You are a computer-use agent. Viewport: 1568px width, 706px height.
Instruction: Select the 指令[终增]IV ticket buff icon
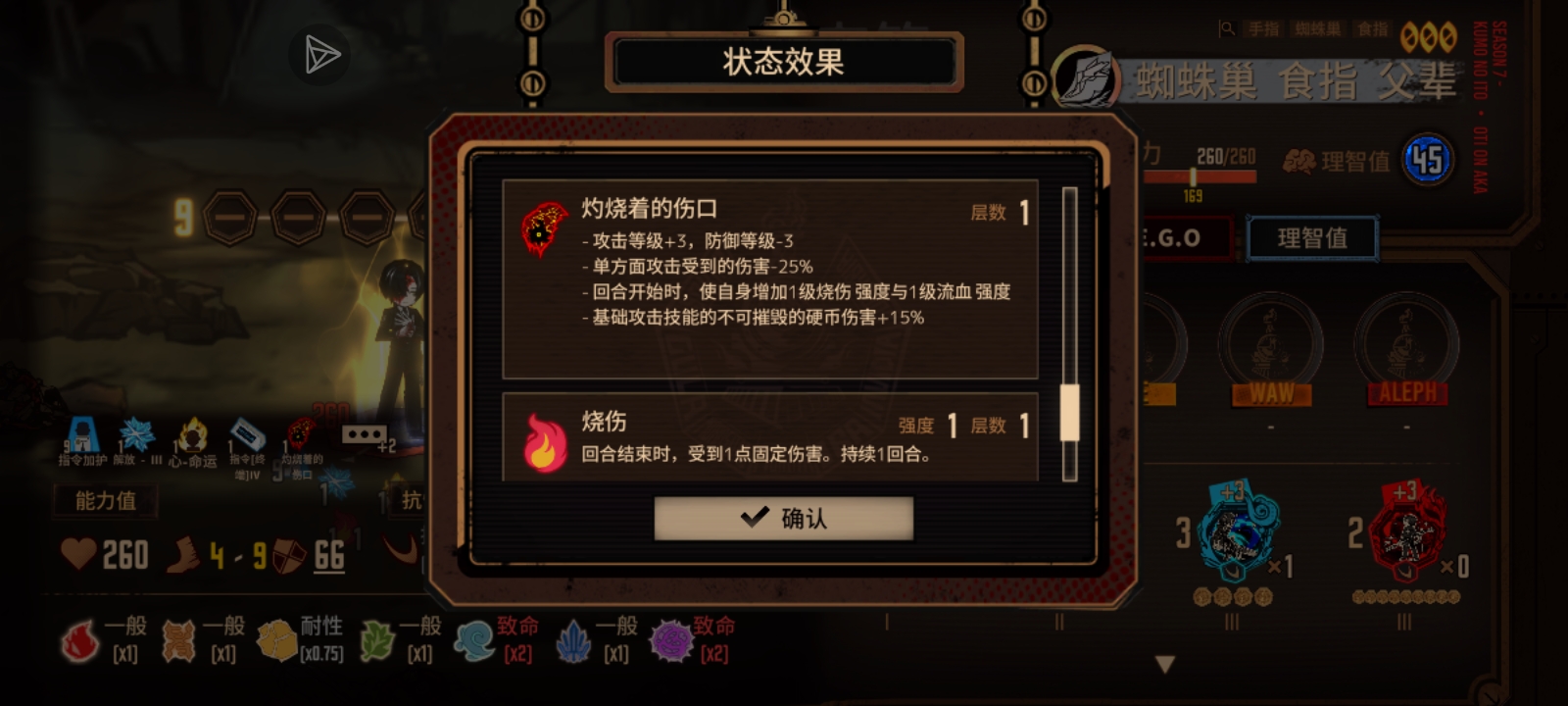coord(247,432)
